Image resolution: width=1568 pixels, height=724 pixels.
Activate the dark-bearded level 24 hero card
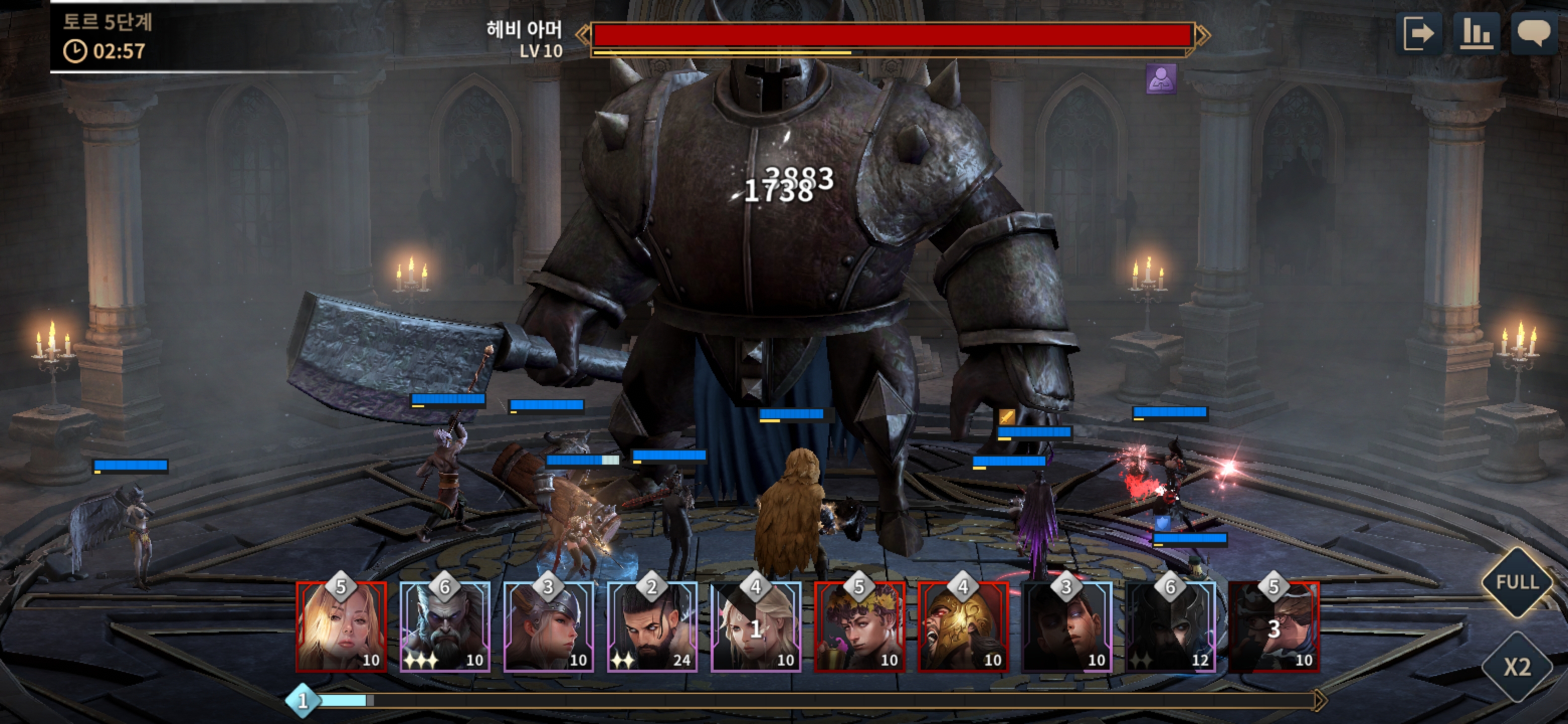click(652, 627)
